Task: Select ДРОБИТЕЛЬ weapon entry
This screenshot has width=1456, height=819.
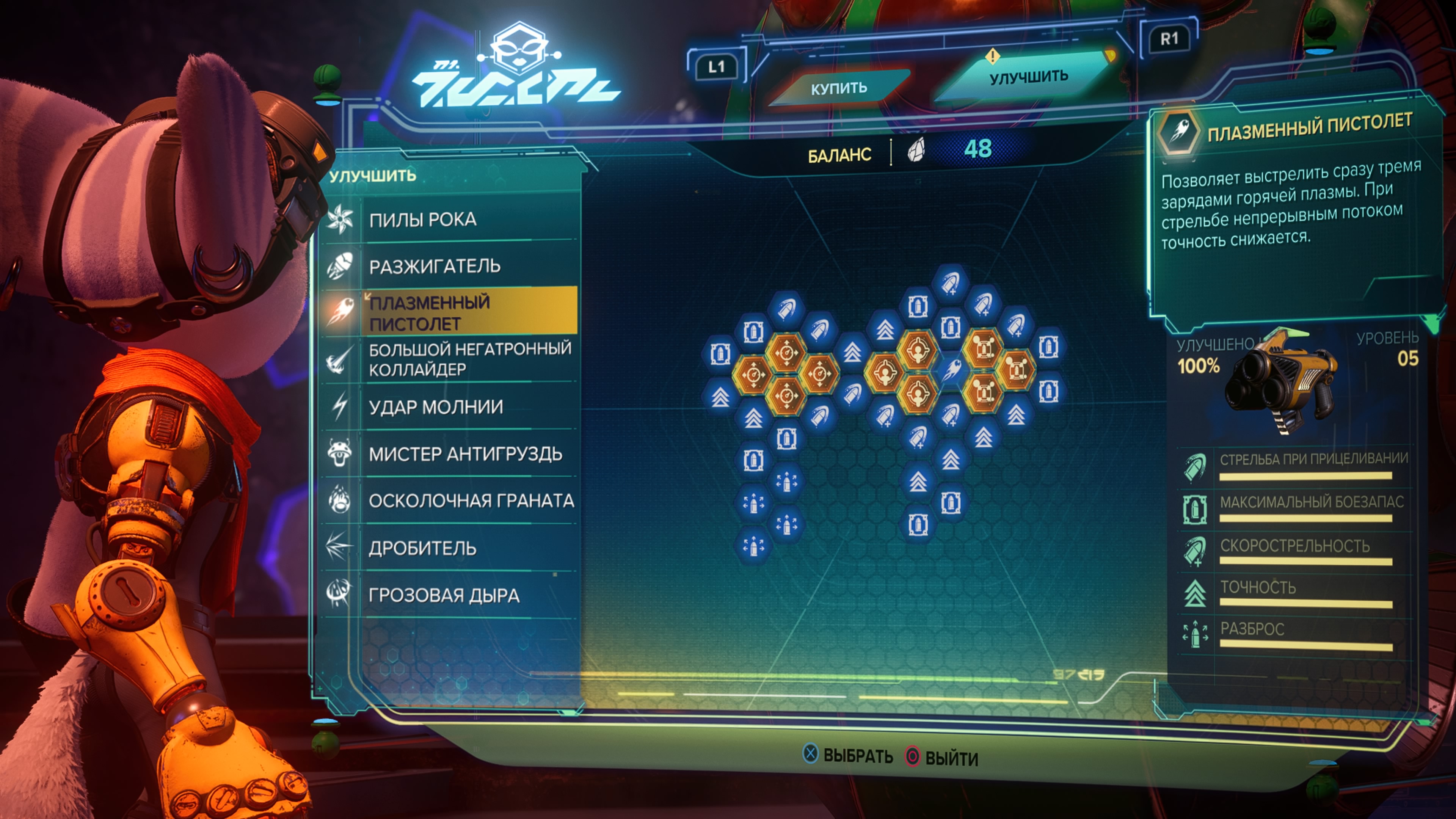Action: tap(422, 548)
